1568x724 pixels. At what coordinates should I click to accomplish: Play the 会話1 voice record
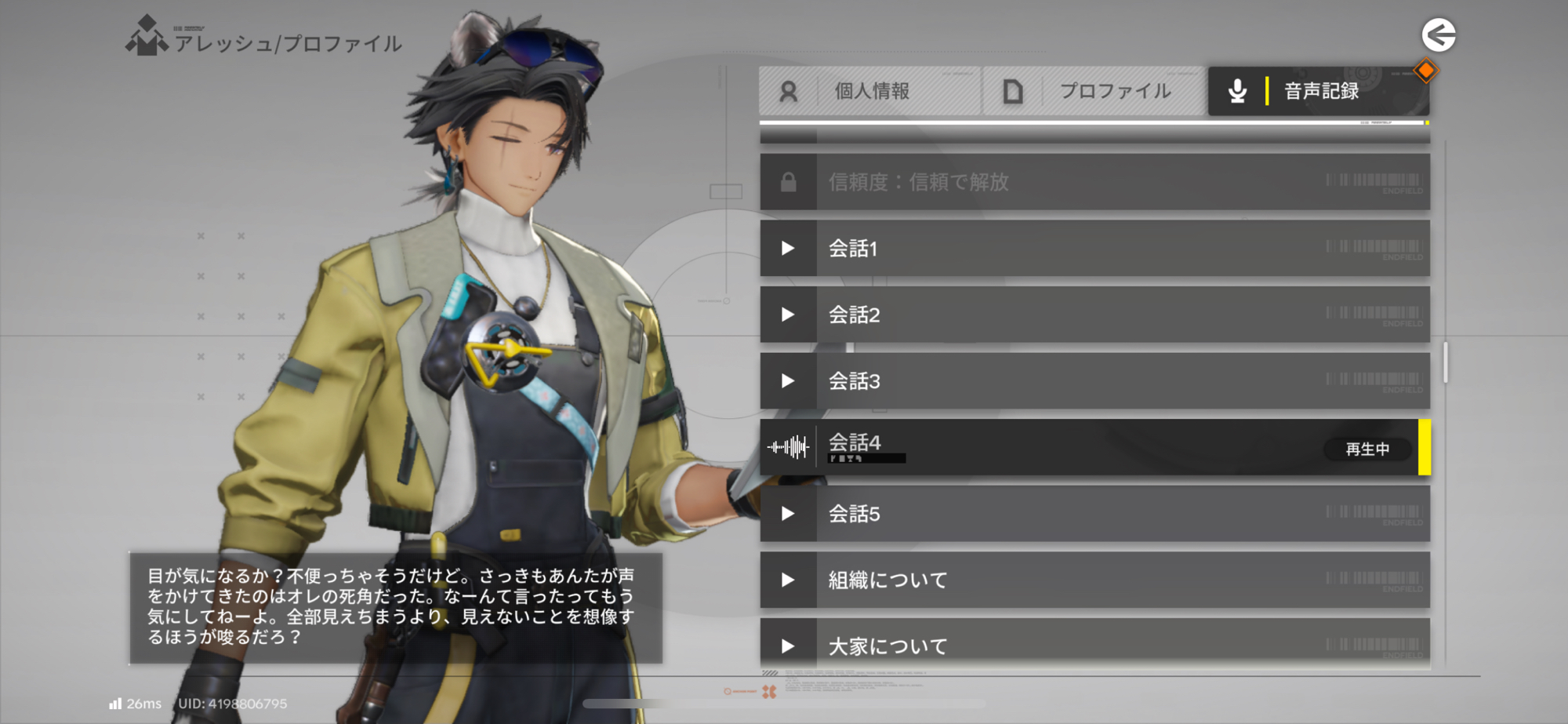click(1094, 249)
